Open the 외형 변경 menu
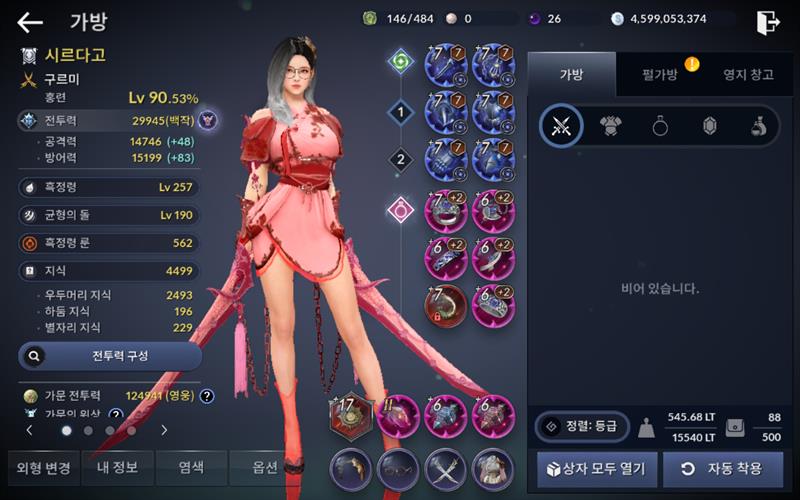Viewport: 800px width, 500px height. (x=43, y=468)
